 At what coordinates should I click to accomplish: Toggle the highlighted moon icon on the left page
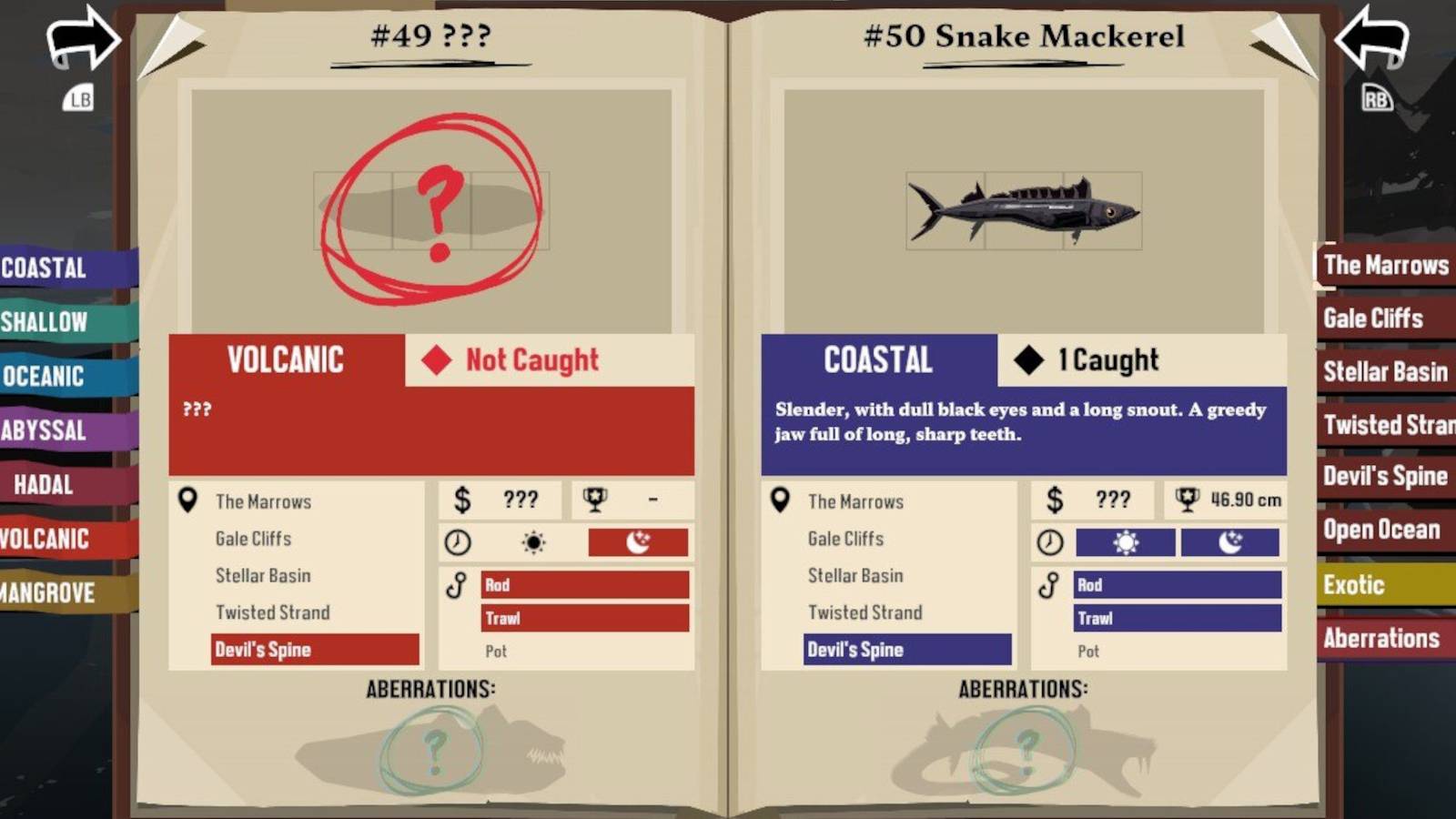pos(637,542)
